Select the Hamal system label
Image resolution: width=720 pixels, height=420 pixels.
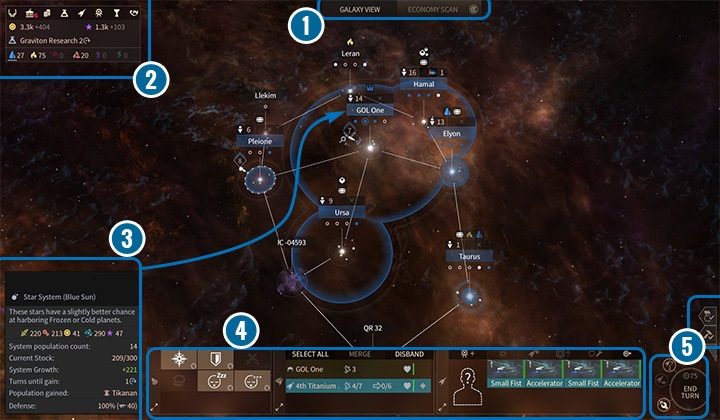click(424, 85)
